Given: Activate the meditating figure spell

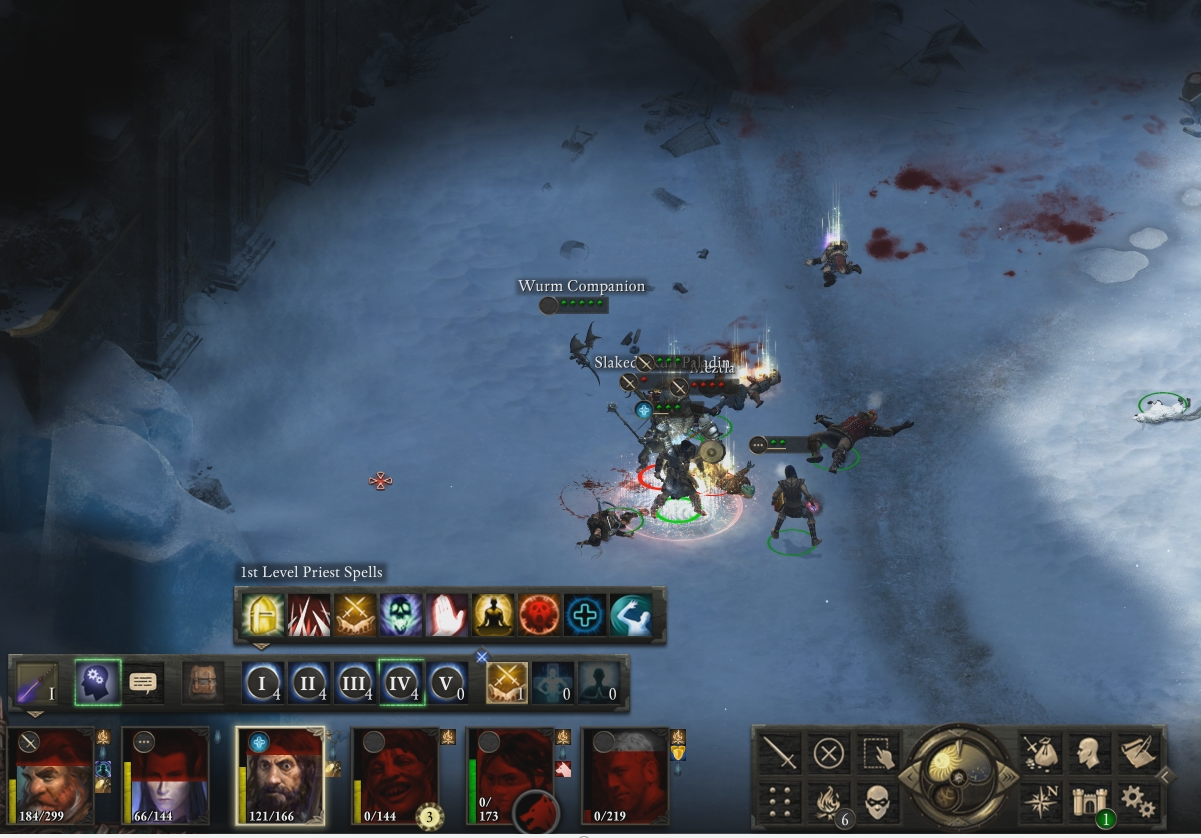Looking at the screenshot, I should click(492, 615).
